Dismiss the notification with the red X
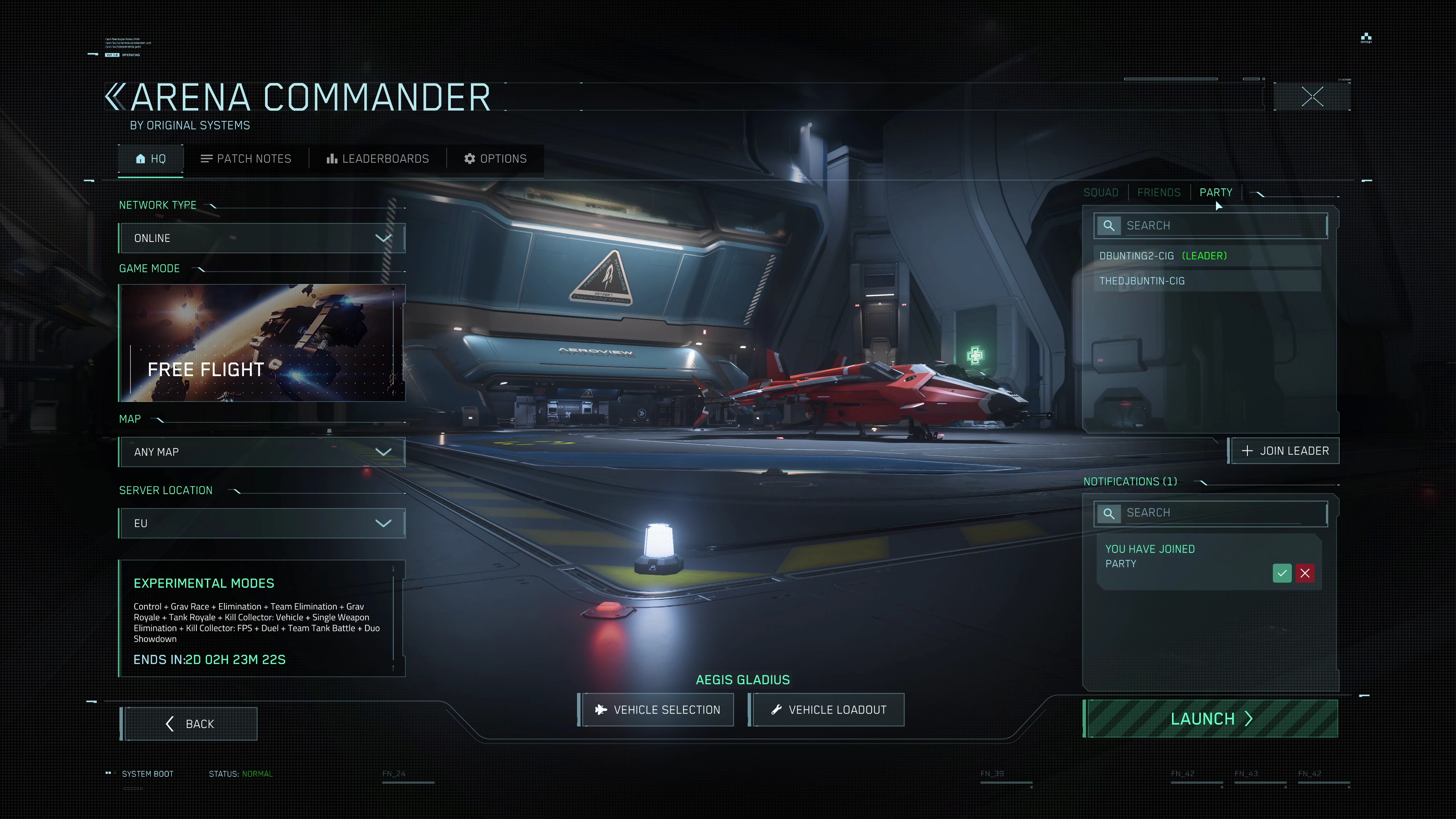1456x819 pixels. pos(1304,573)
